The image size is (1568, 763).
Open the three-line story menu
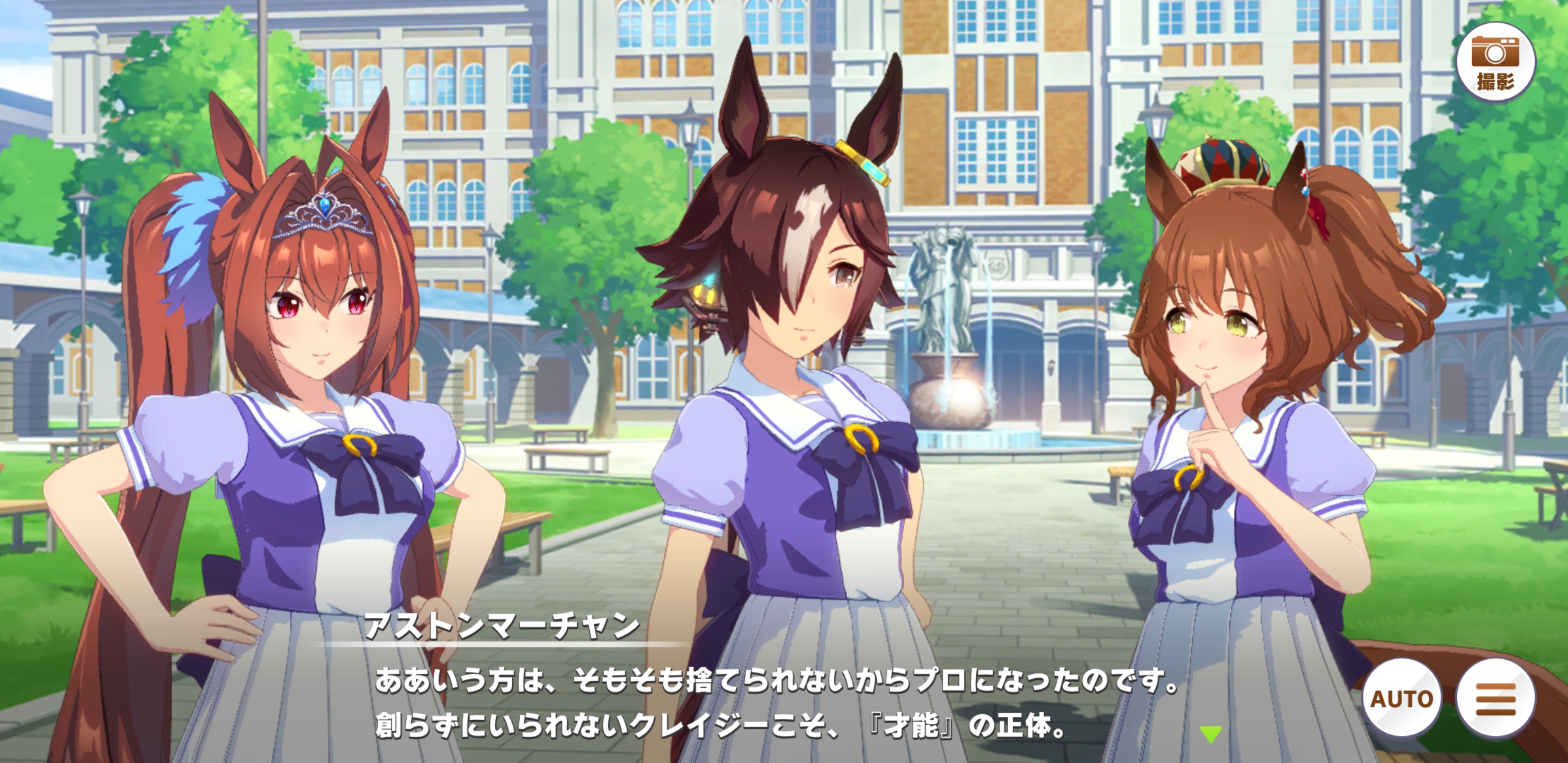[1495, 698]
